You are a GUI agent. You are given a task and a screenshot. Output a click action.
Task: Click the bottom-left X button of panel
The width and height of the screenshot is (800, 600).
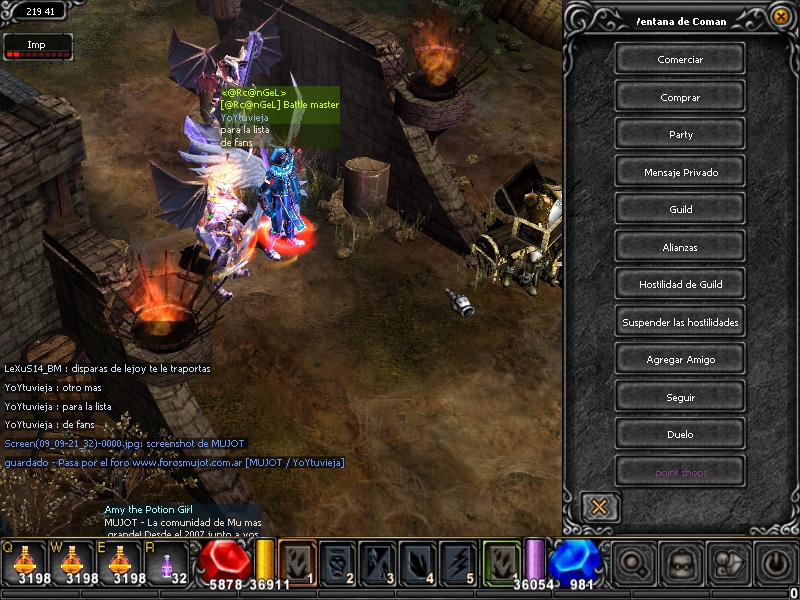(x=599, y=506)
